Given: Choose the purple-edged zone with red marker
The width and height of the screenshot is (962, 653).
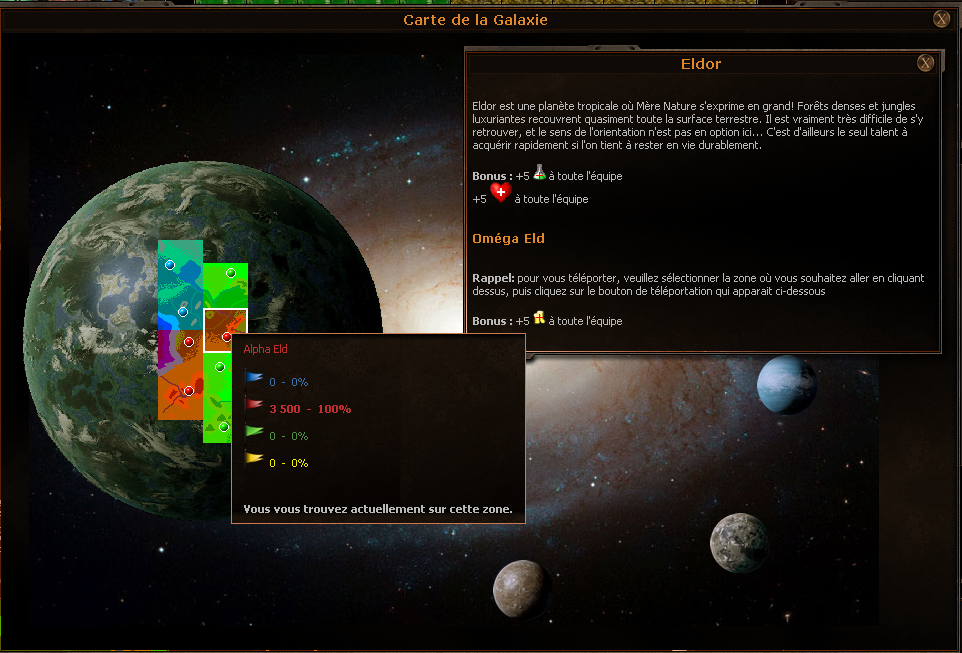Looking at the screenshot, I should [x=188, y=342].
